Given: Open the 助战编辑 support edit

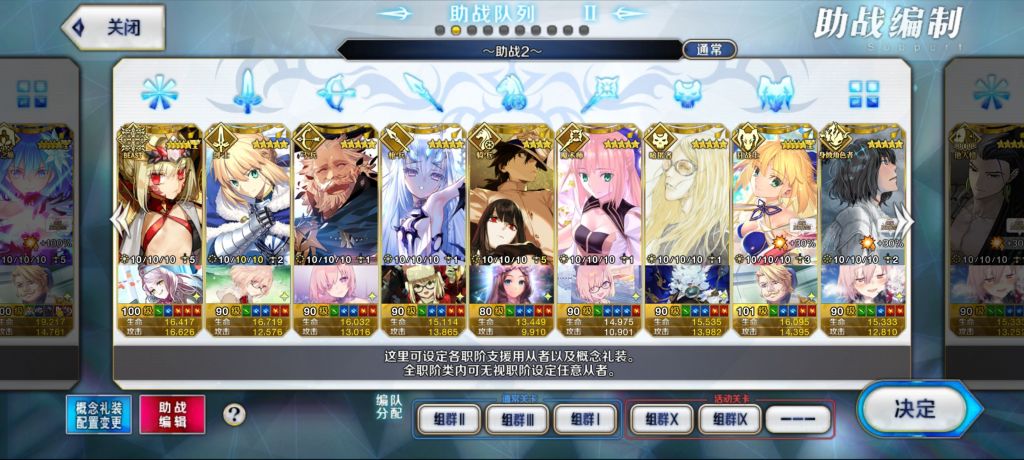Looking at the screenshot, I should tap(172, 414).
